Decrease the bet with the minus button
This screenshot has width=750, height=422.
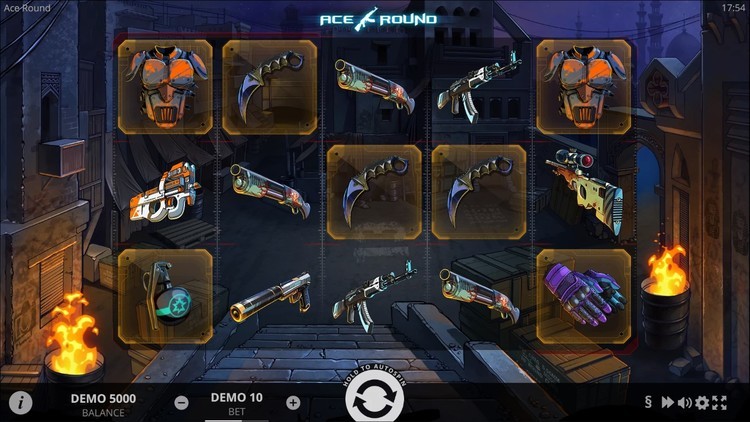(181, 403)
